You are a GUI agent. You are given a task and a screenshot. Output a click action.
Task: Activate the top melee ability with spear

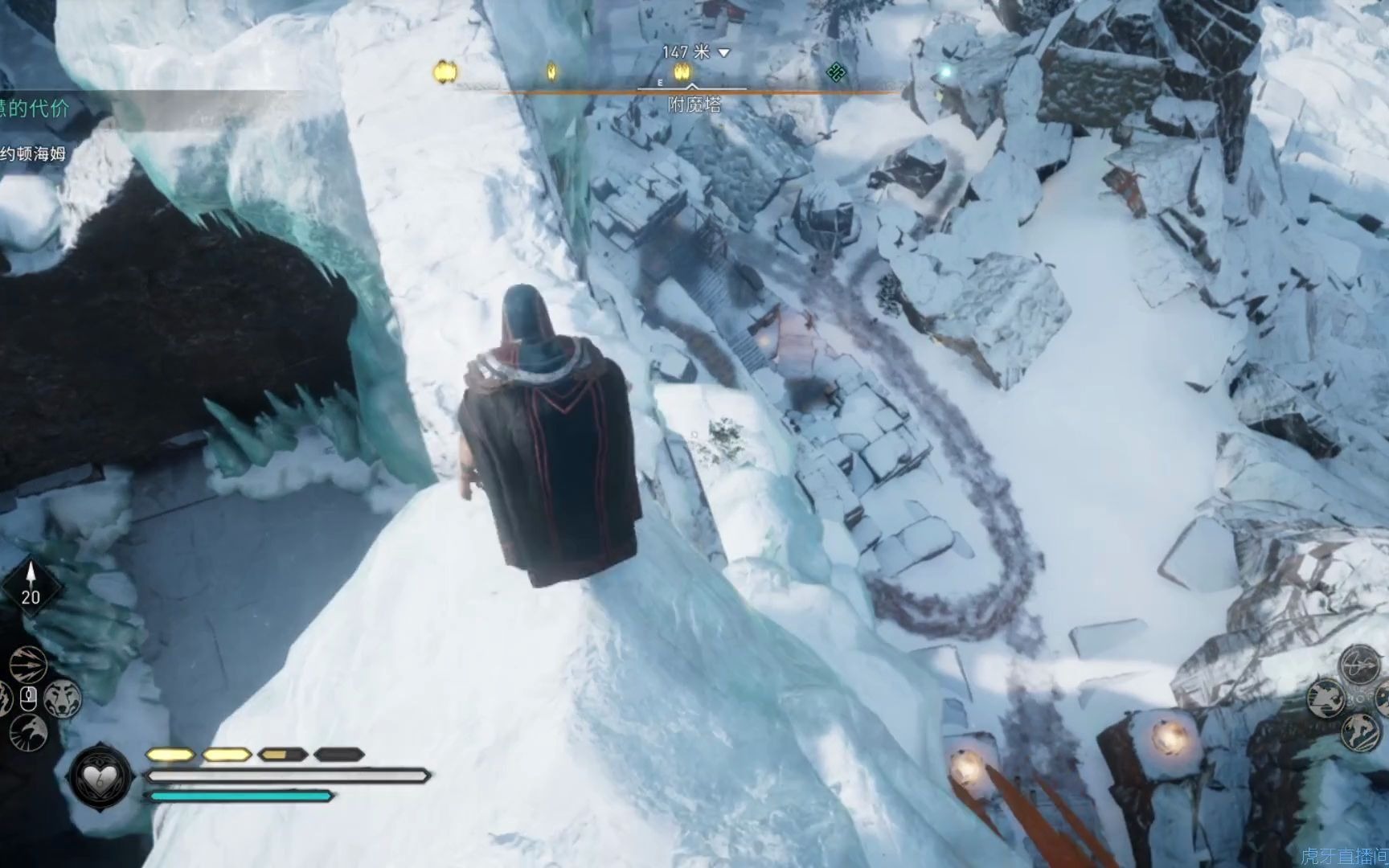(1359, 665)
